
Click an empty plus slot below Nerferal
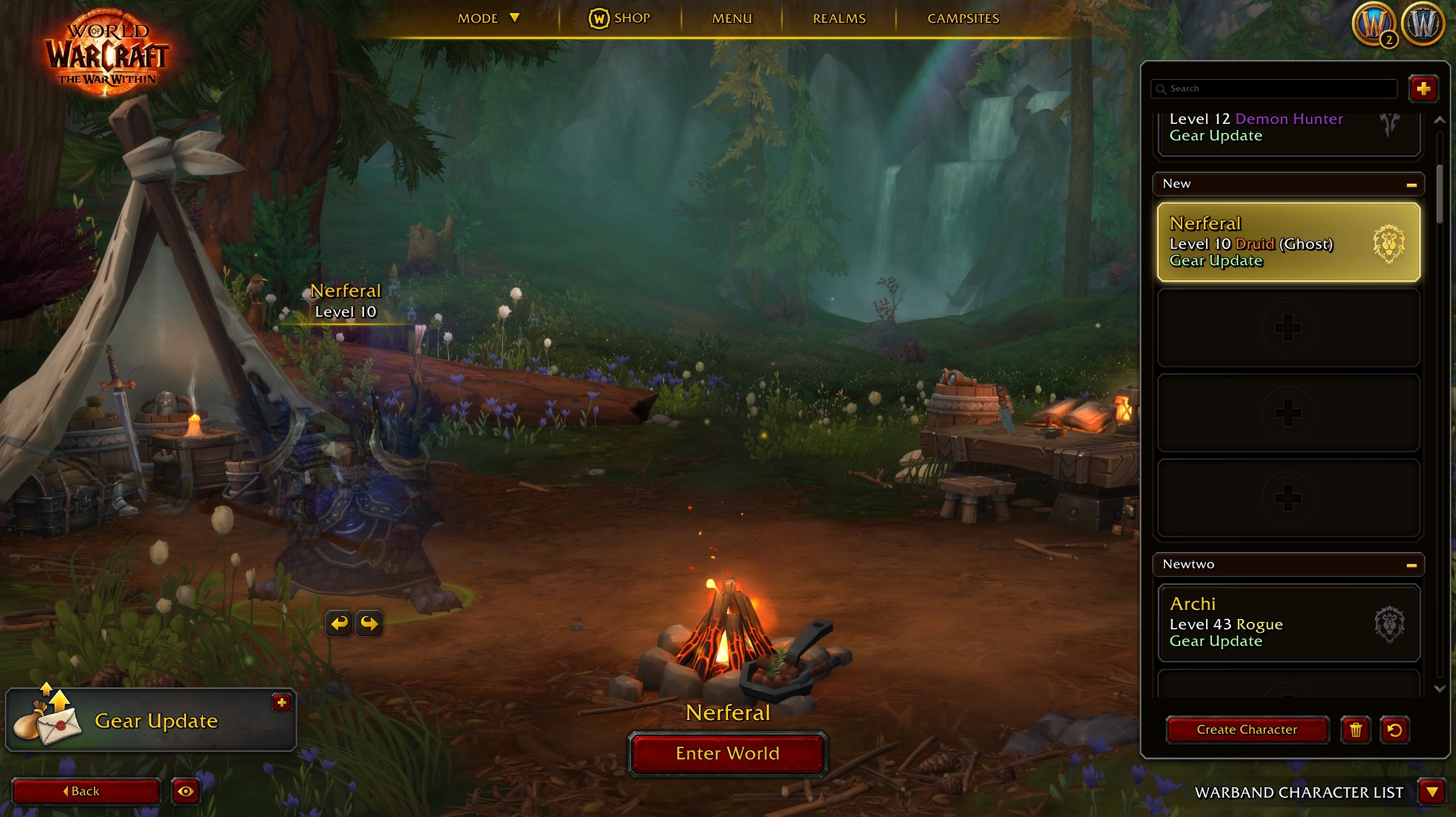1287,327
